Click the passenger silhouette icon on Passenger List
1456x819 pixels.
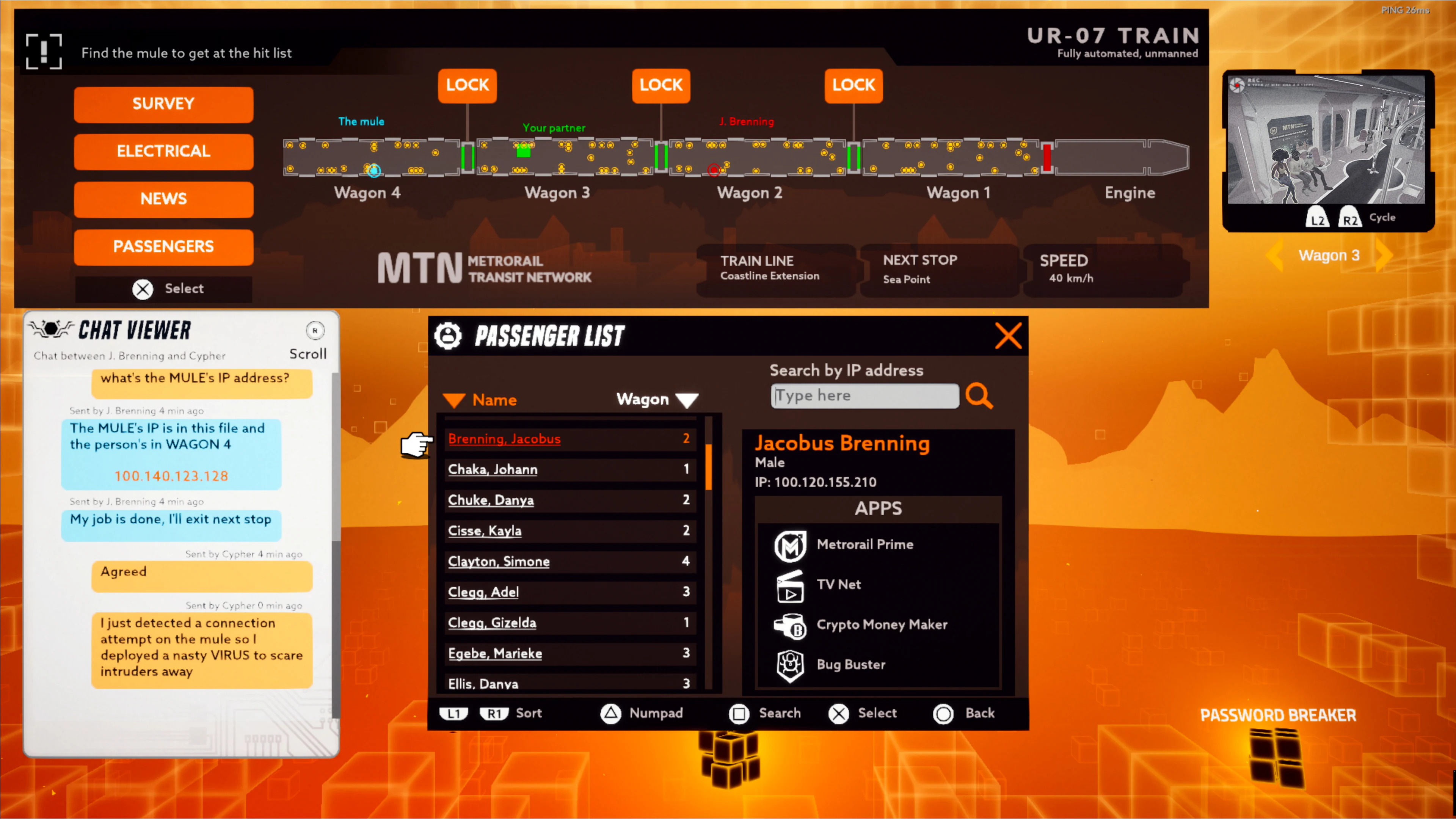pyautogui.click(x=449, y=336)
